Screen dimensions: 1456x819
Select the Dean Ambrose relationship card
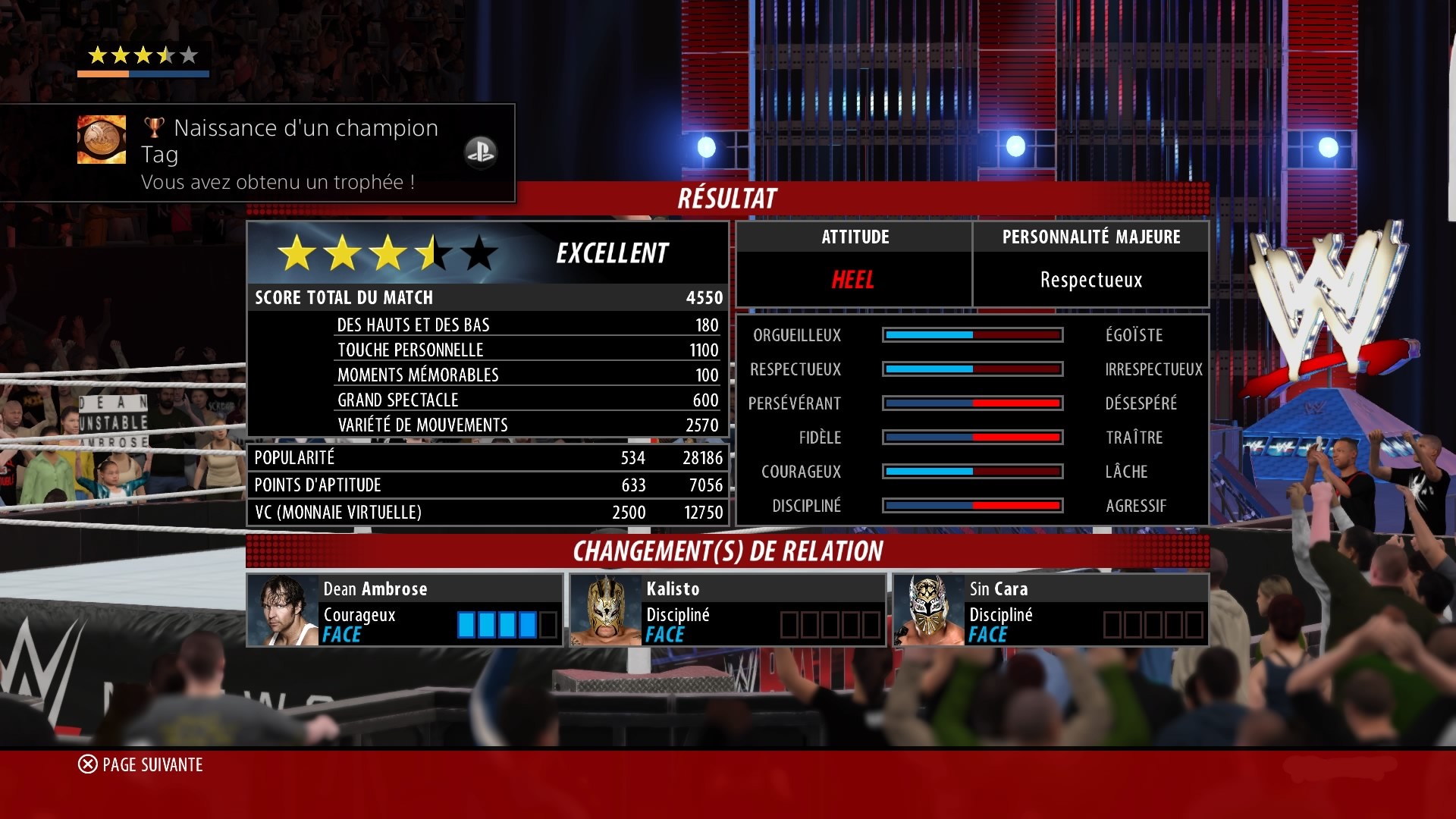(404, 610)
